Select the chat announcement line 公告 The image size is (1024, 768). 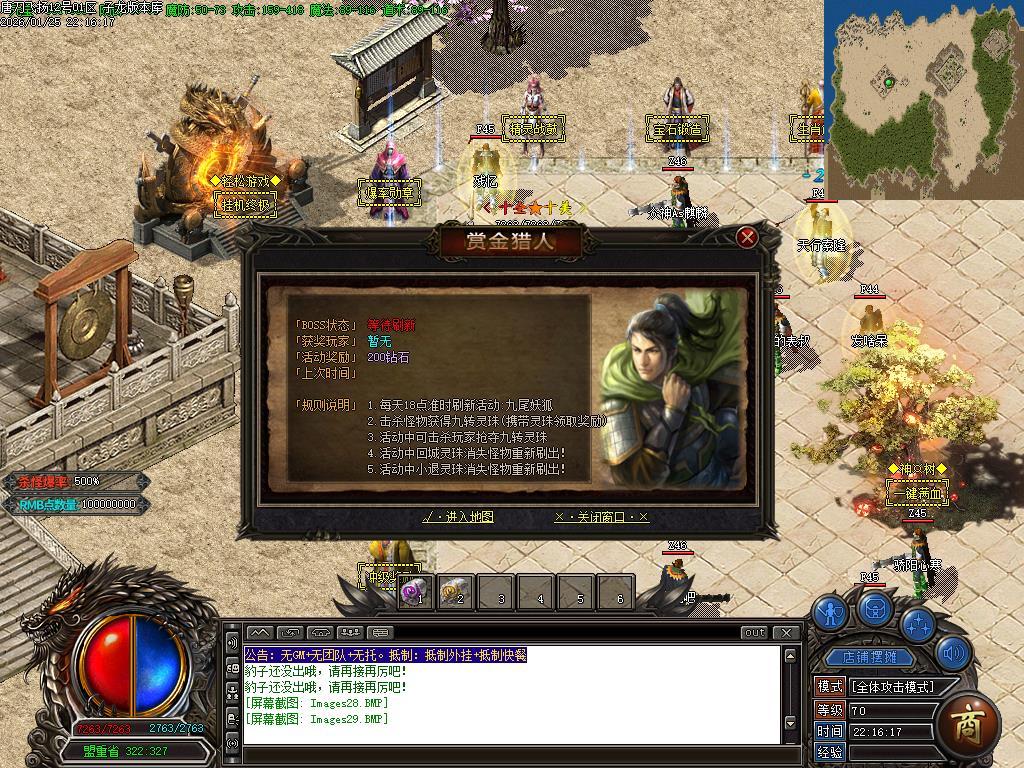(385, 655)
